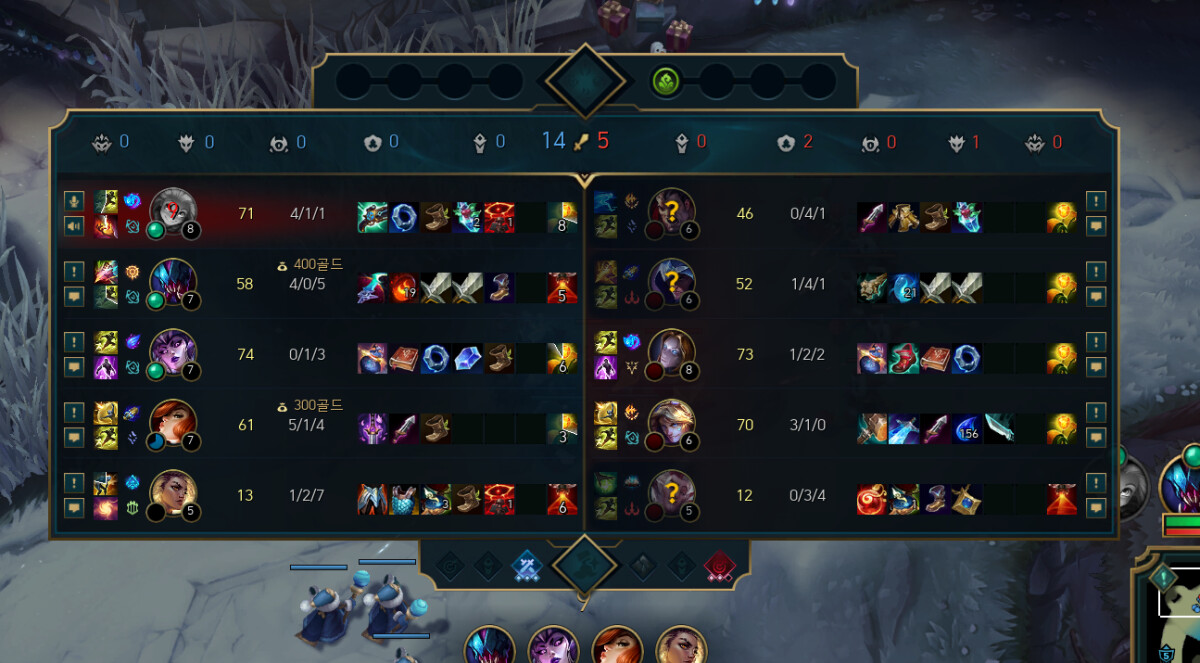
Task: Ping the enemy 0/4/1 player's exclamation button
Action: 1096,200
